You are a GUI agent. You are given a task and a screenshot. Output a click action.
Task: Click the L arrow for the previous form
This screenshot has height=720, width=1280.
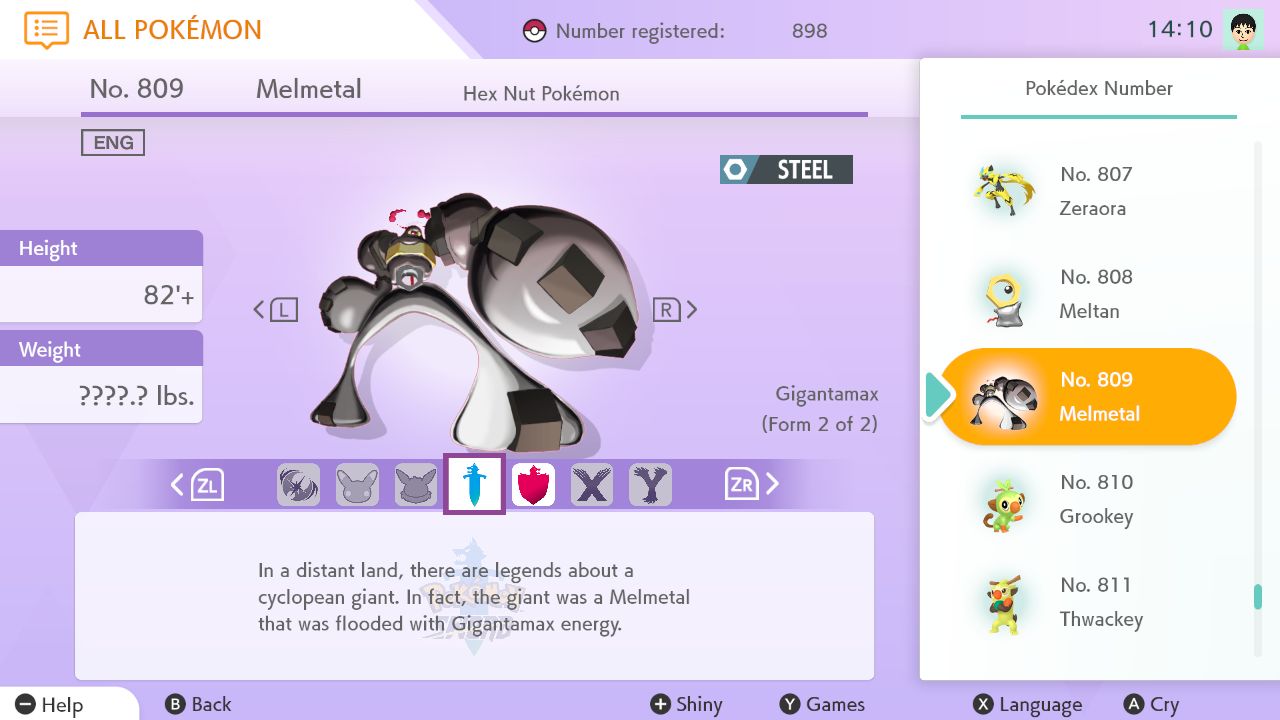pos(272,309)
